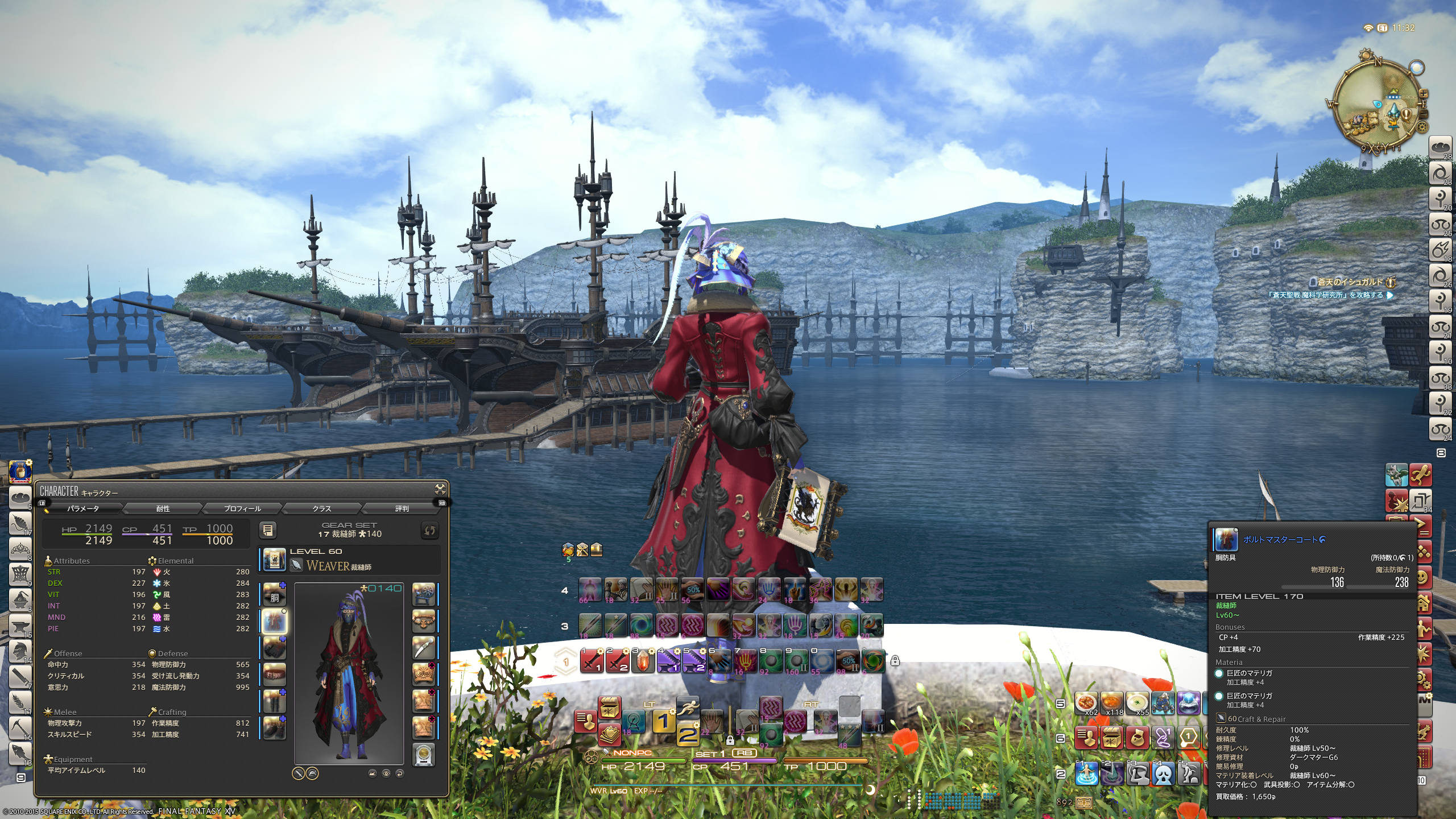Select the white ghost face emote icon
This screenshot has height=819, width=1456.
[1164, 773]
